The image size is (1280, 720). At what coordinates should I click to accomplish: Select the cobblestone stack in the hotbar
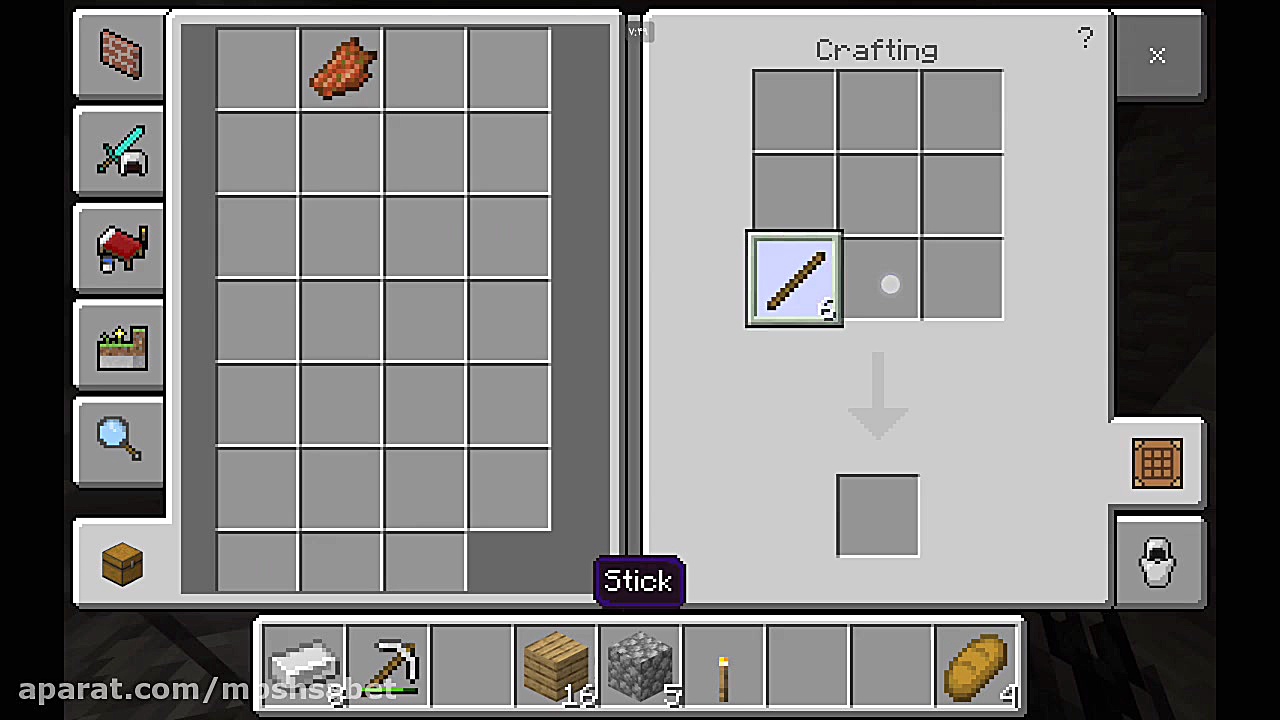pos(640,665)
